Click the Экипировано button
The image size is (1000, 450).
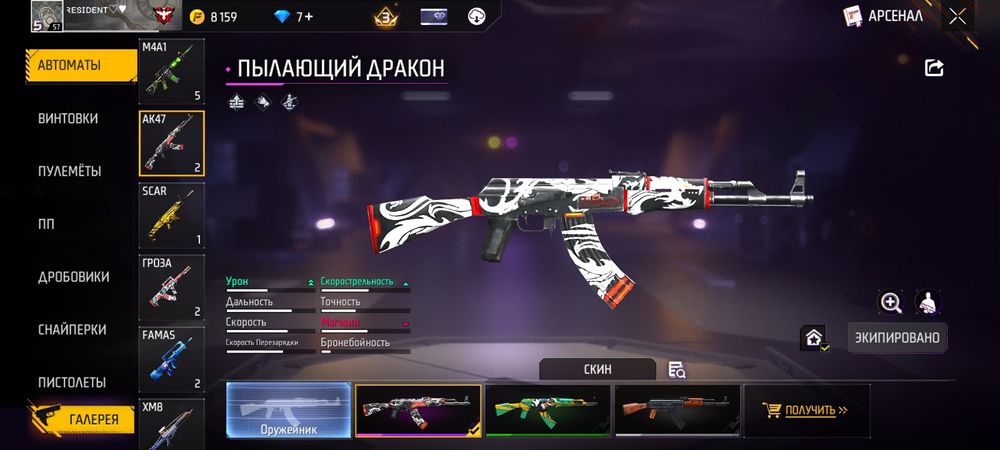coord(897,337)
